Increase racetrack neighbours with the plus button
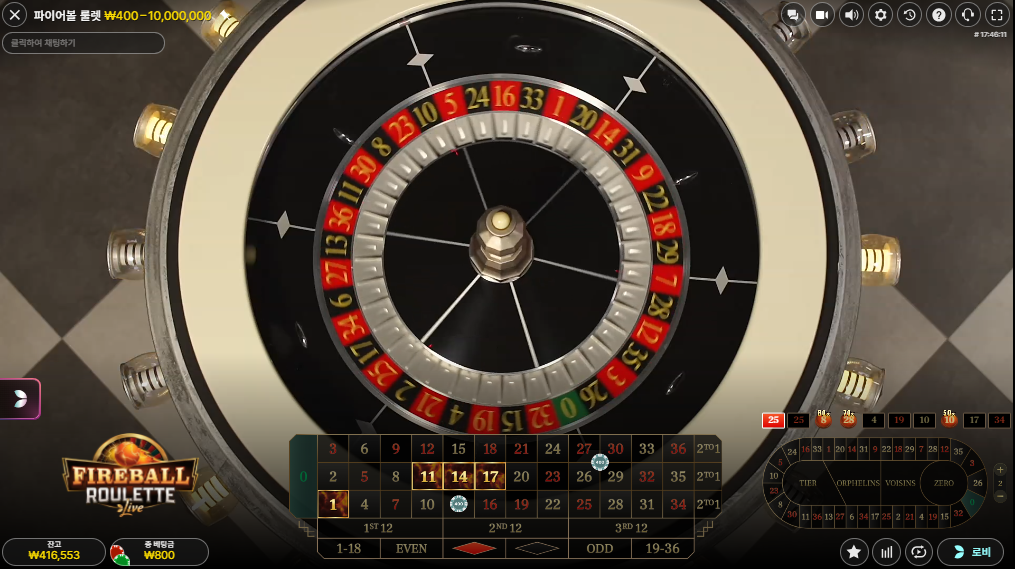This screenshot has height=569, width=1015. (x=998, y=469)
